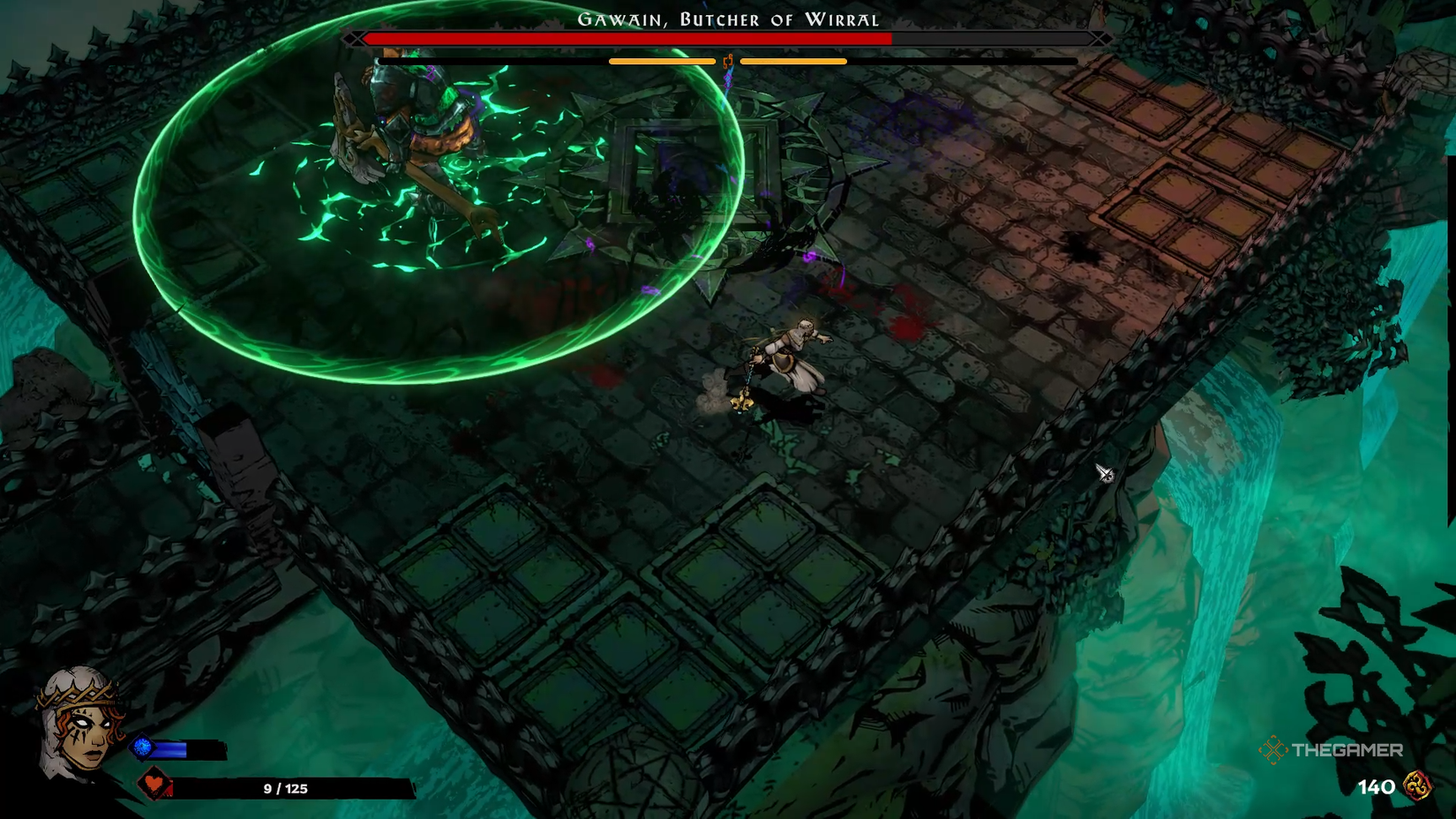Toggle the left orange segment of the stagger bar

[x=662, y=62]
